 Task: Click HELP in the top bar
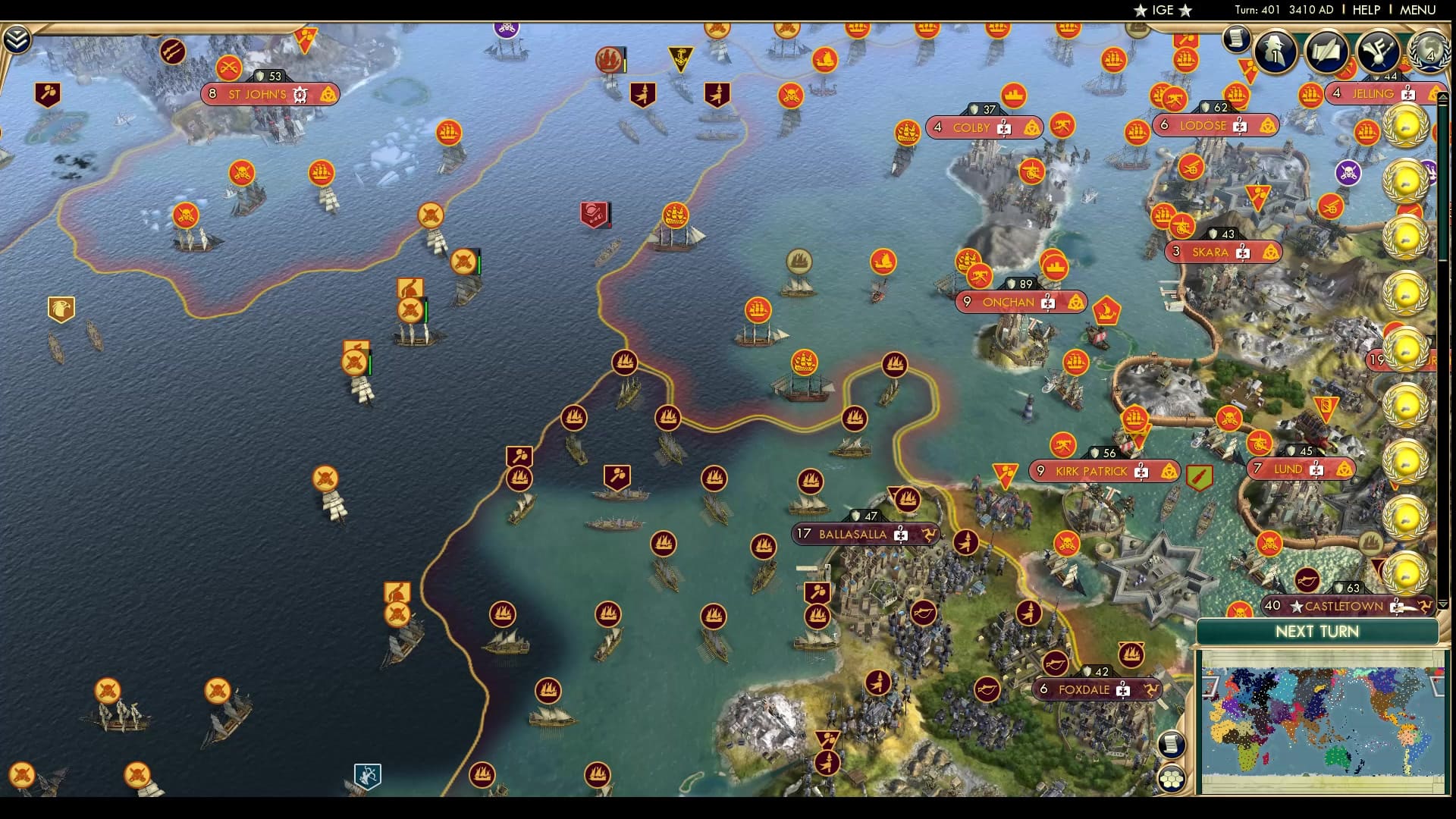1367,10
